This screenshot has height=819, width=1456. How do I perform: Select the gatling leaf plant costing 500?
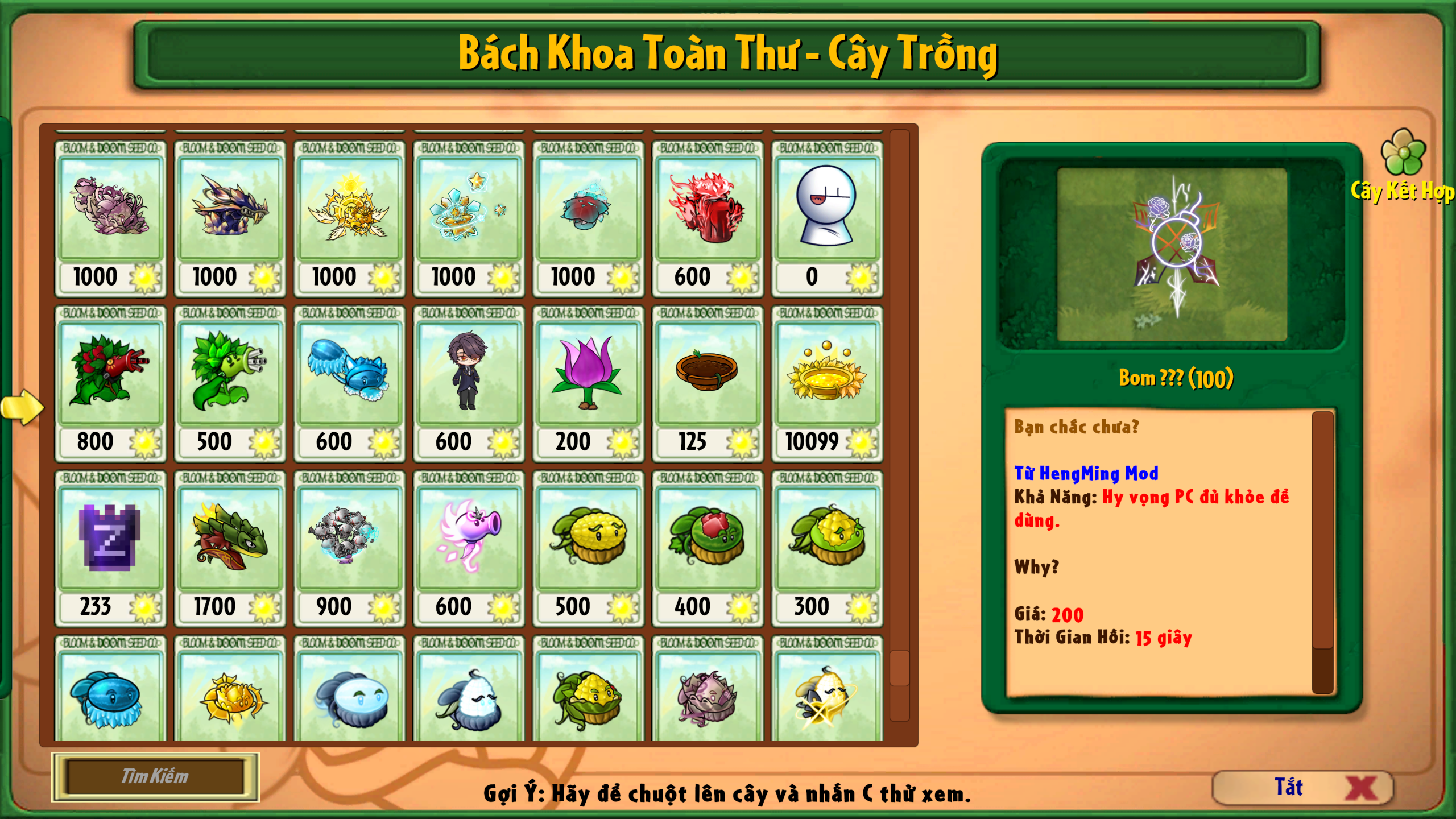click(230, 378)
